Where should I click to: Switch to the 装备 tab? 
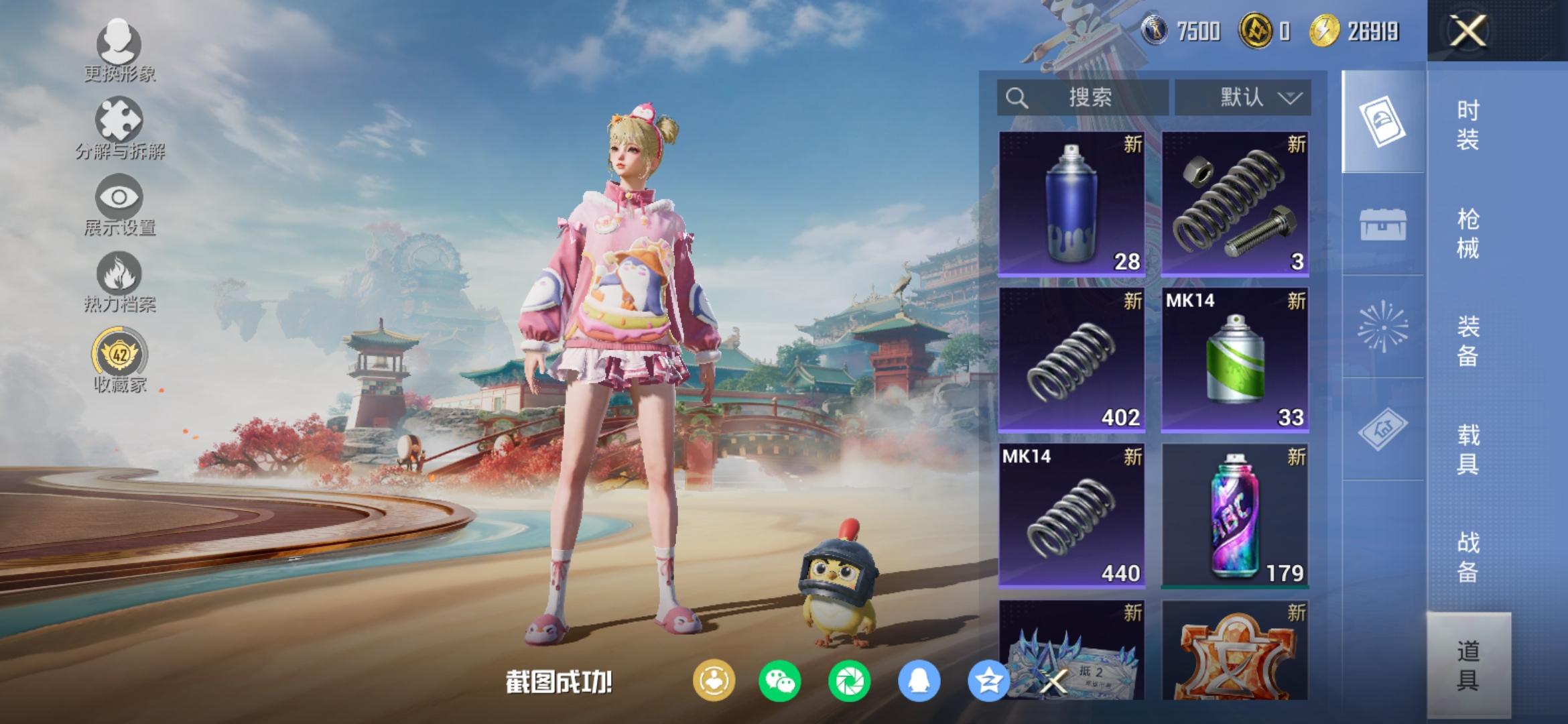1467,341
